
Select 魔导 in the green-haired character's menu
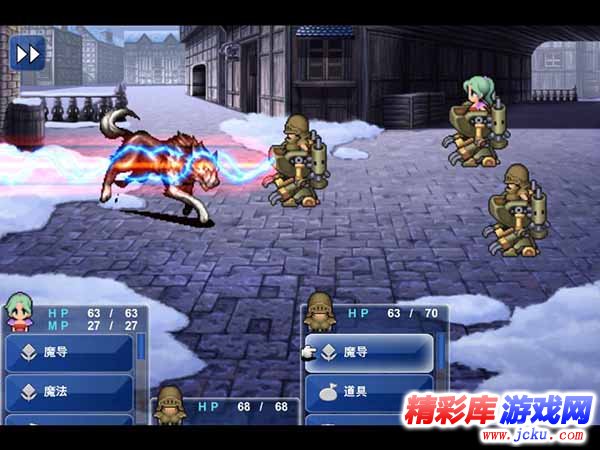point(69,352)
